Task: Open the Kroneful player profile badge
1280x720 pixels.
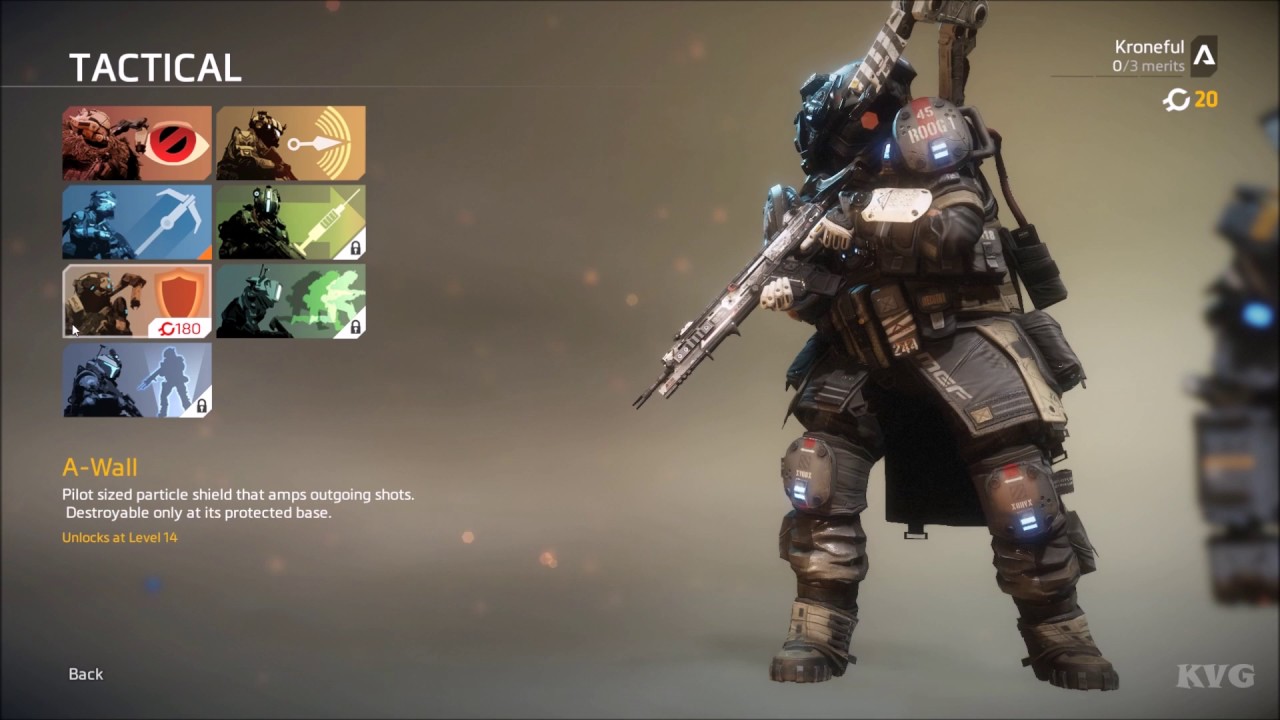Action: 1204,56
